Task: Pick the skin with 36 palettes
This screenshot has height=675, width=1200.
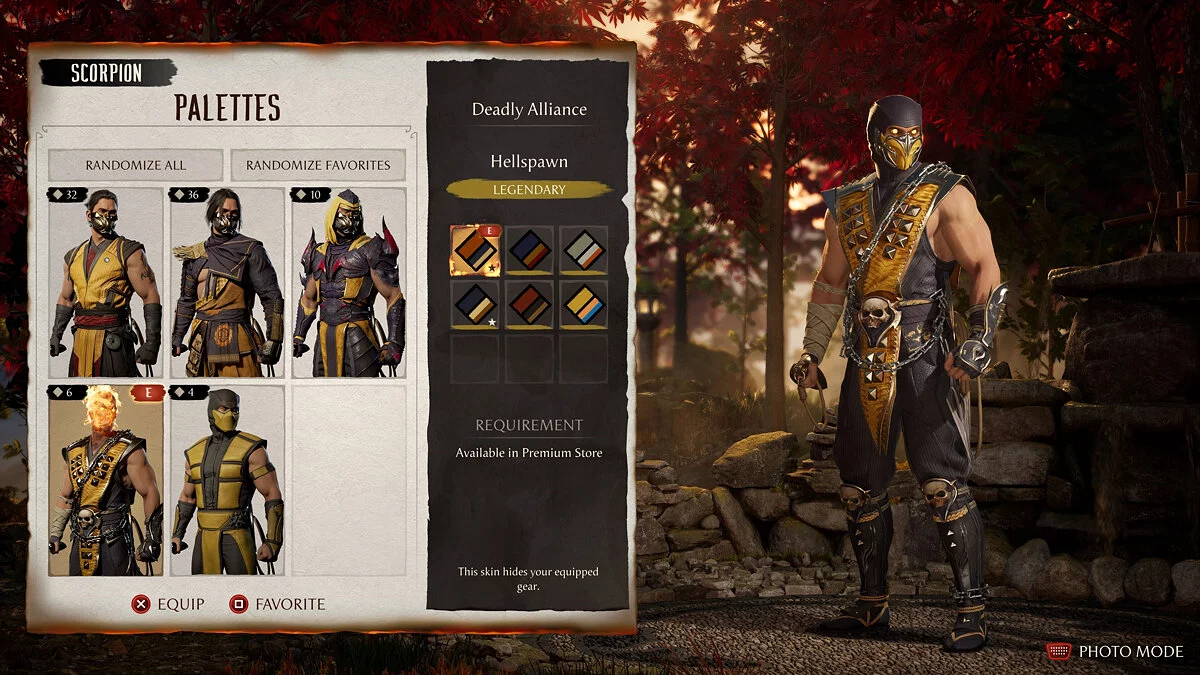Action: pos(227,284)
